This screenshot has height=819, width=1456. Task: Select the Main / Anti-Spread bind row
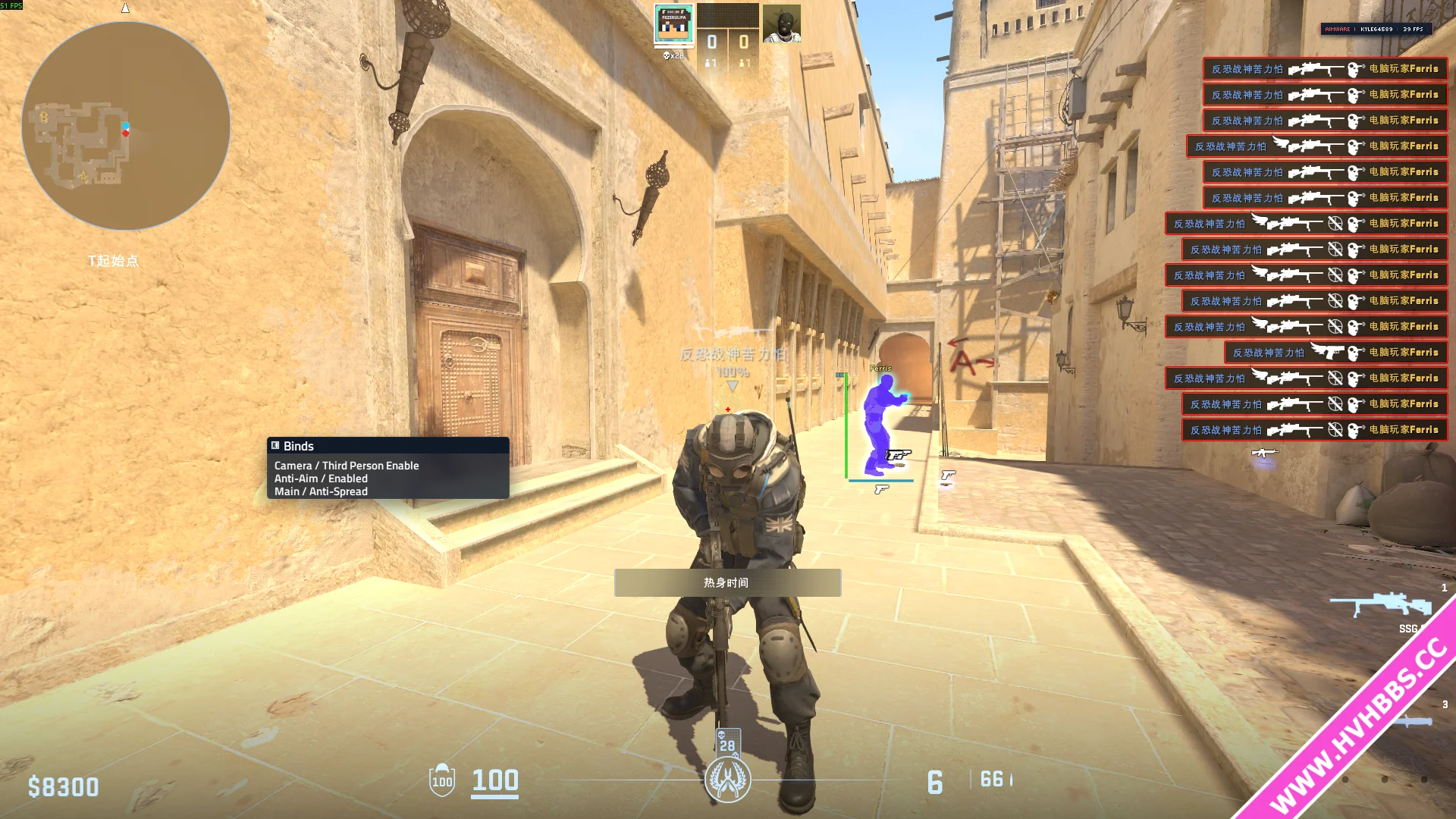(x=321, y=491)
